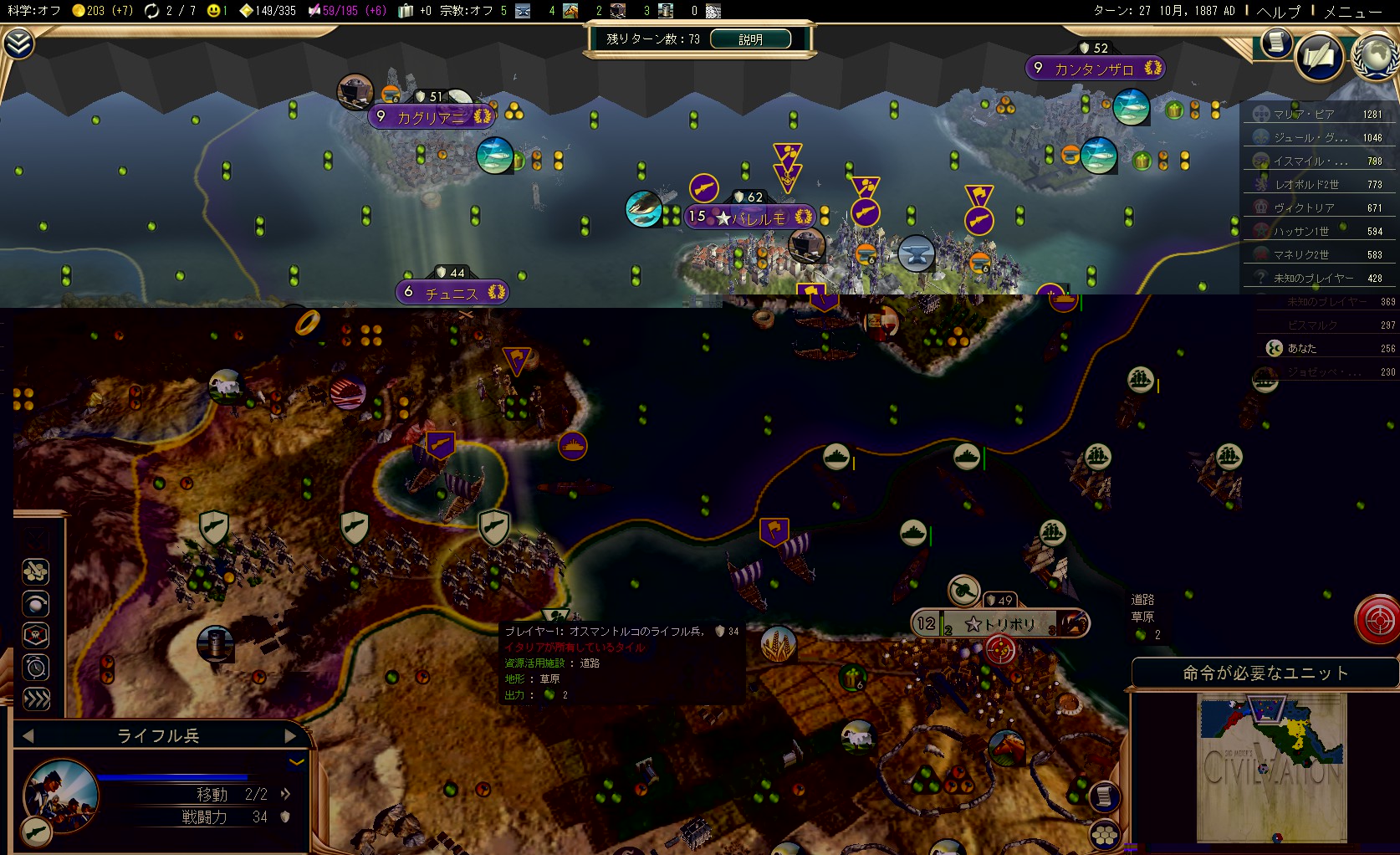Open the ヘルプ help (Civilopedia)
The width and height of the screenshot is (1400, 855).
[1279, 11]
